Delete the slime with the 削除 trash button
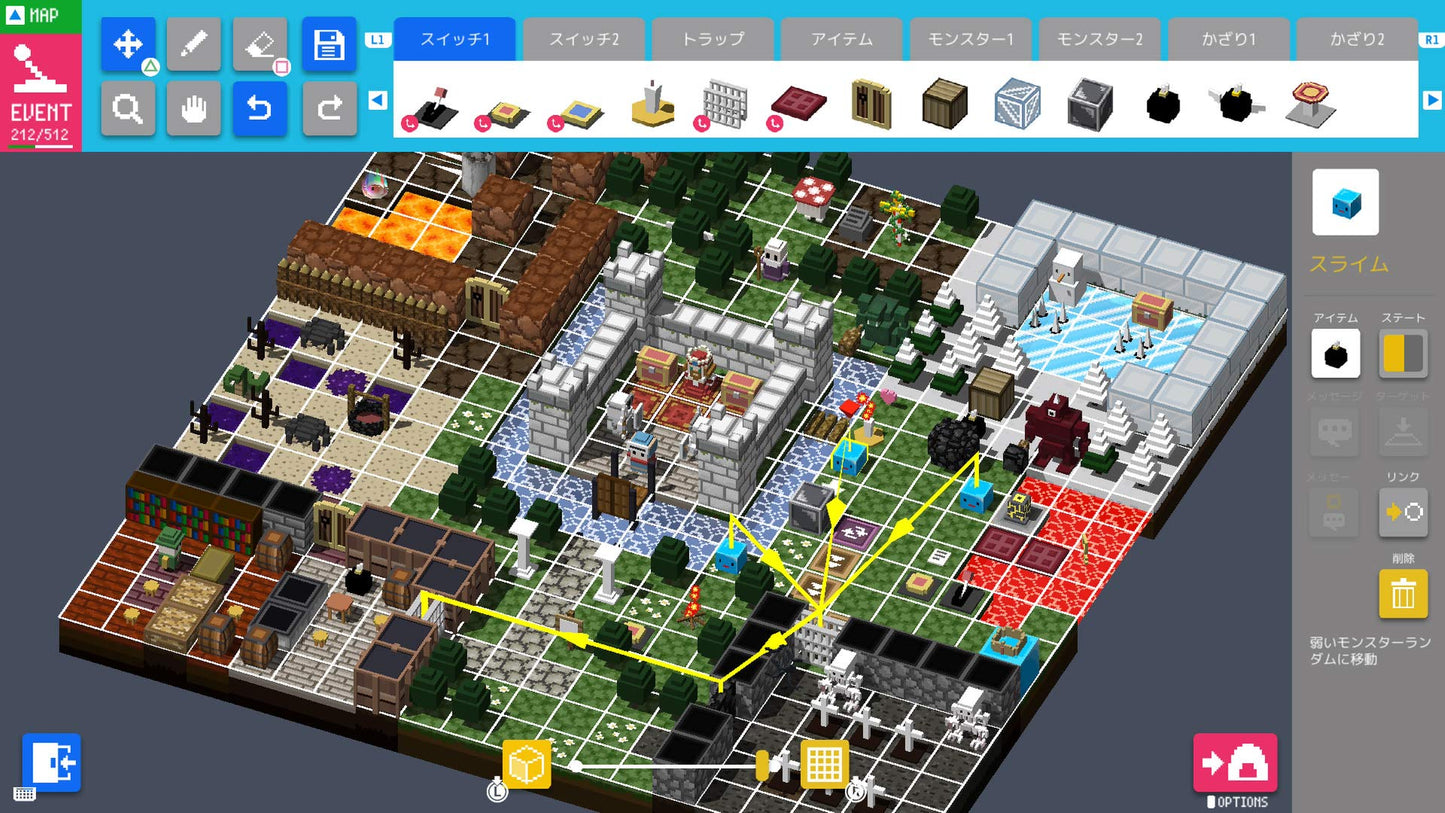 point(1402,593)
